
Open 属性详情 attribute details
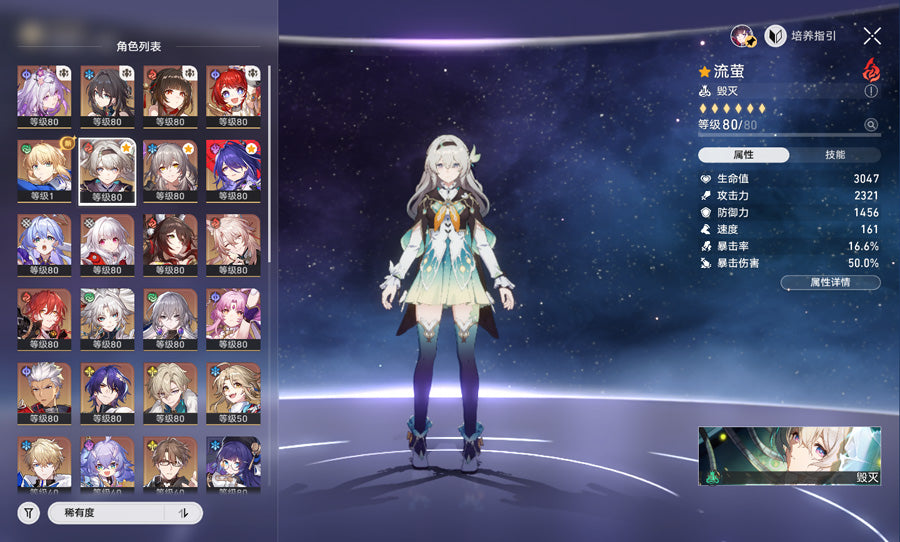[x=830, y=283]
